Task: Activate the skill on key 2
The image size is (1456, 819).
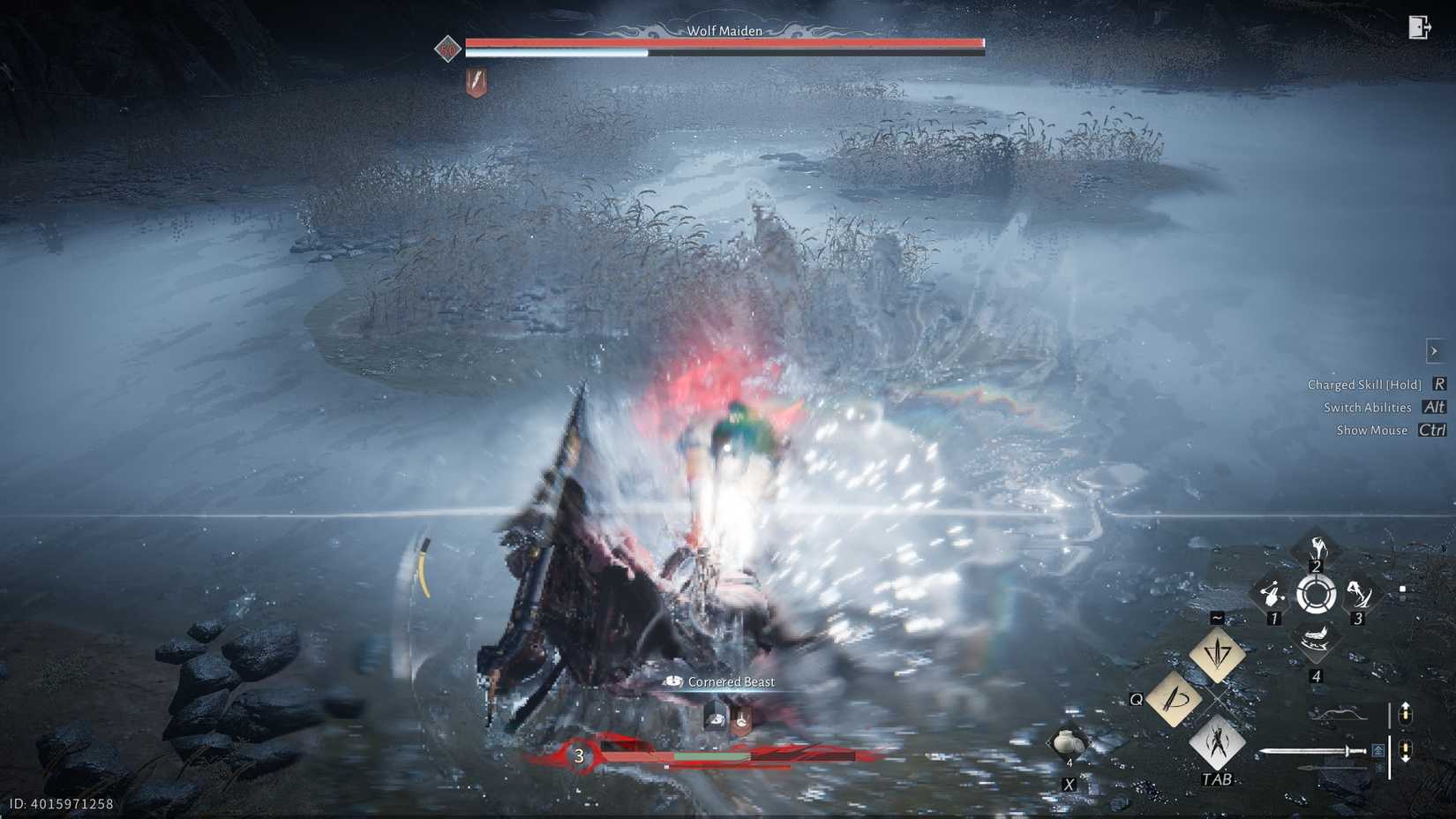Action: pyautogui.click(x=1316, y=545)
